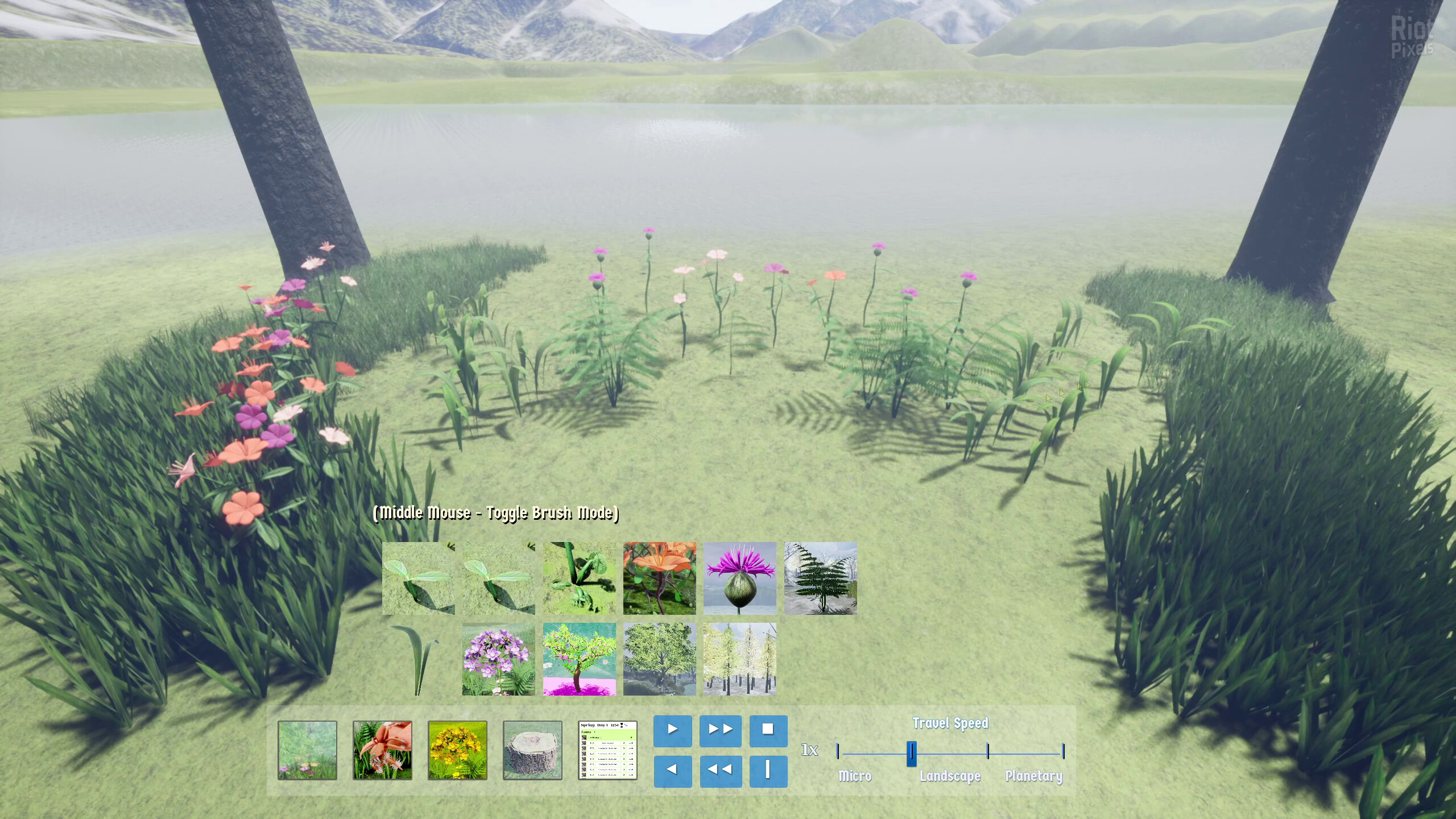Open the species data table panel
The height and width of the screenshot is (819, 1456).
pyautogui.click(x=607, y=750)
